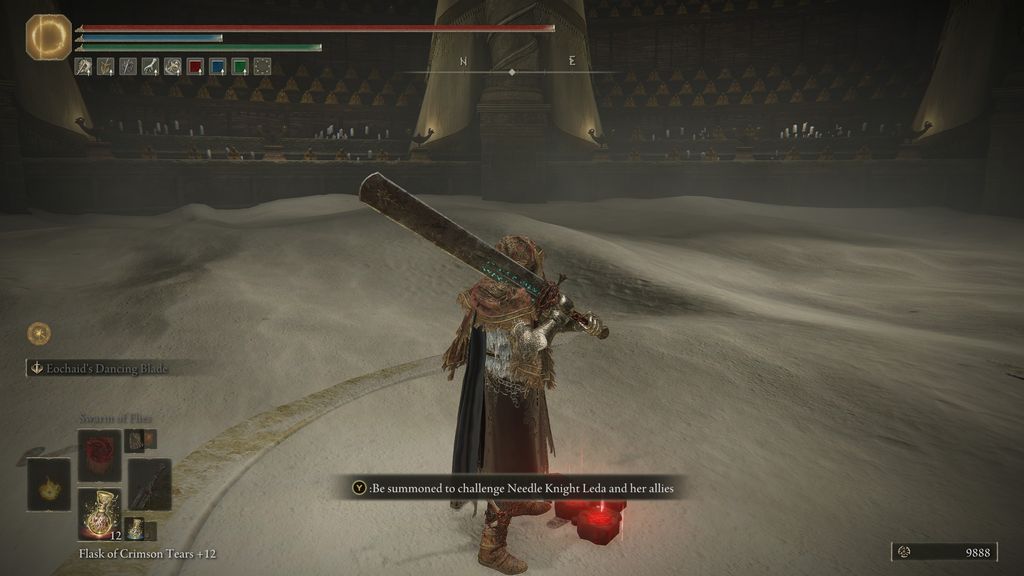Click the Eochaid's Dancing Blade skill label
This screenshot has height=576, width=1024.
99,368
